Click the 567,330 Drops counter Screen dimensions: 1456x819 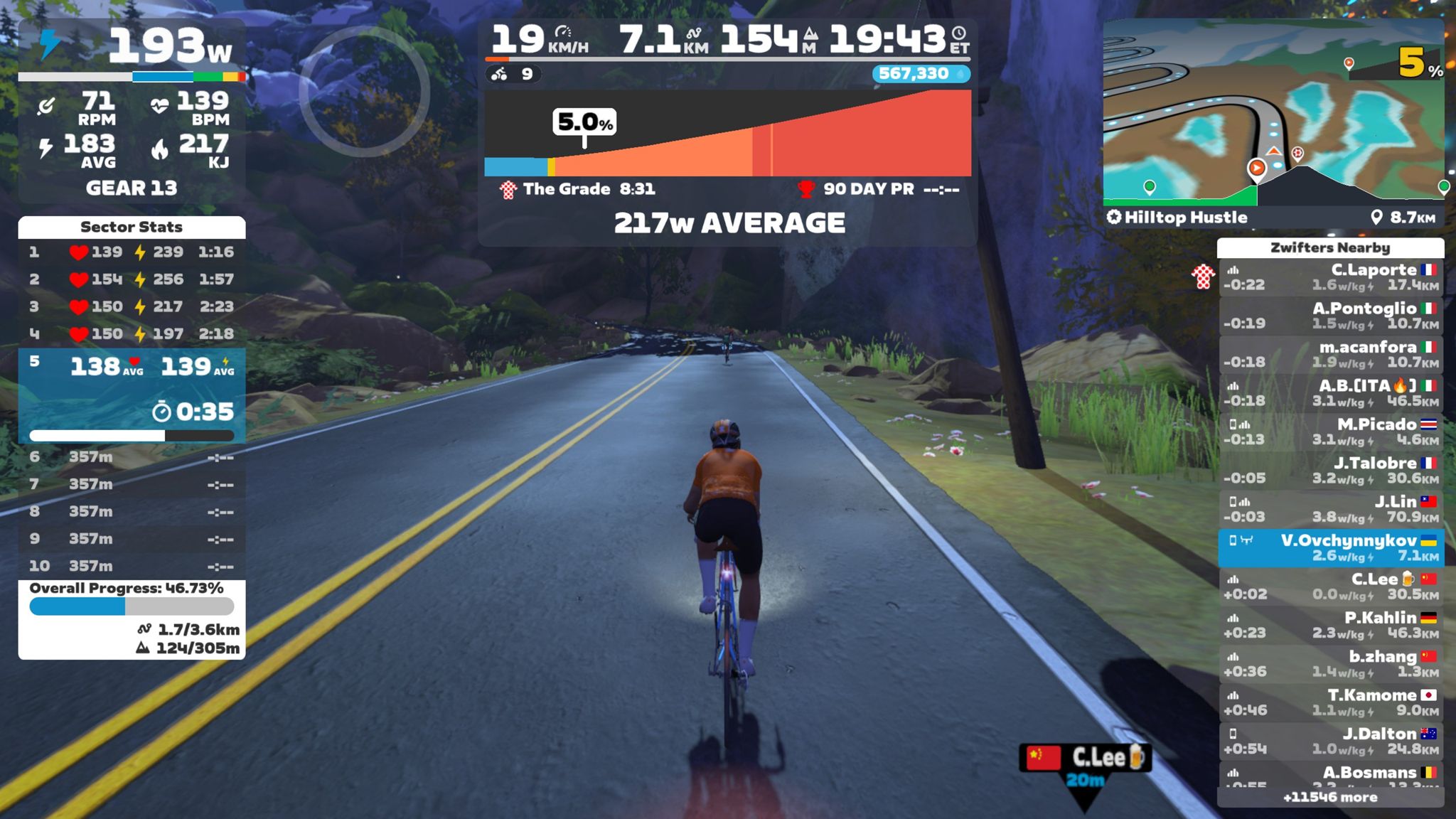(x=921, y=74)
